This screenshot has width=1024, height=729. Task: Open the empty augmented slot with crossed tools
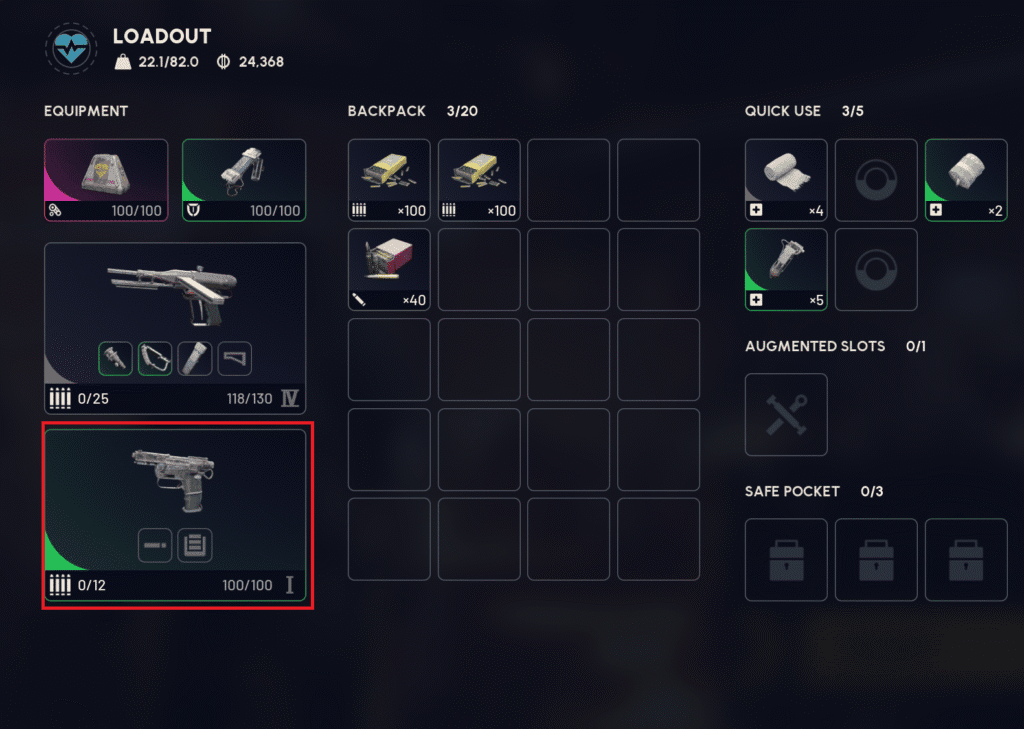tap(786, 414)
